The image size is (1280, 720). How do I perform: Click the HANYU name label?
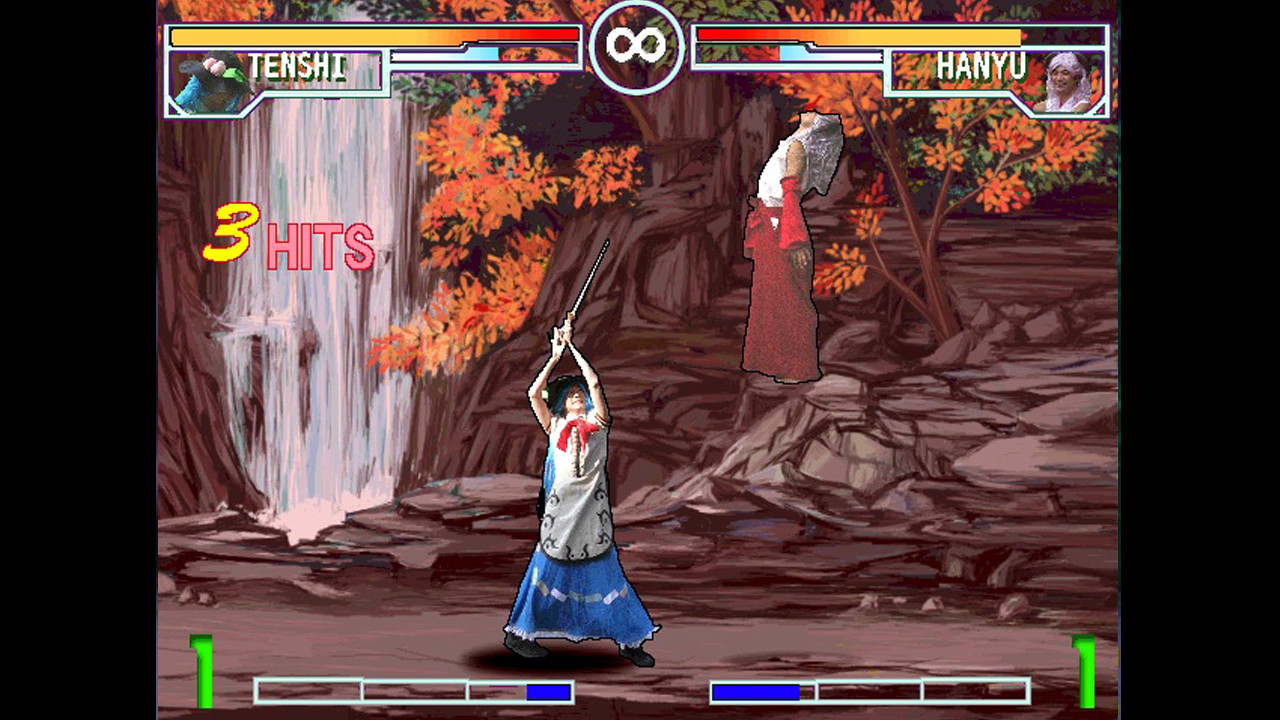pos(984,65)
